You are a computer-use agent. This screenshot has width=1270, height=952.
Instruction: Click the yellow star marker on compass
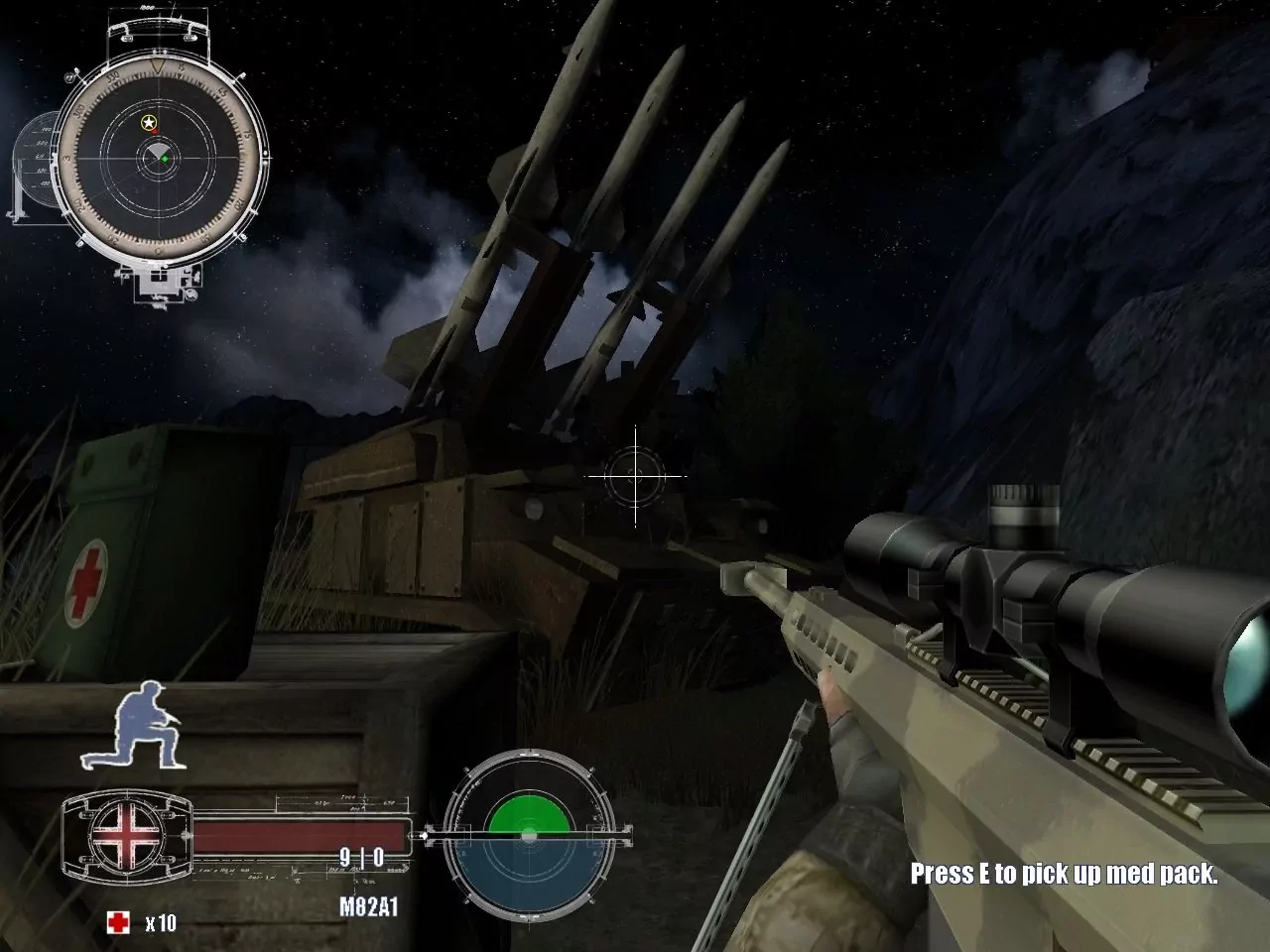pos(147,123)
